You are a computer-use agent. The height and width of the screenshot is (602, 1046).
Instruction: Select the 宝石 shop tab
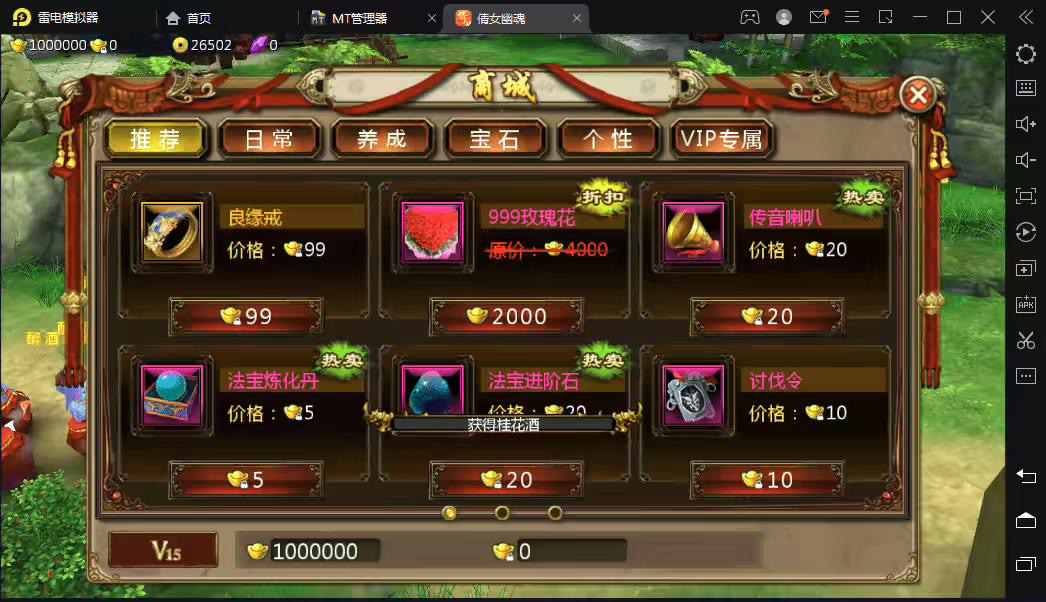pyautogui.click(x=495, y=139)
